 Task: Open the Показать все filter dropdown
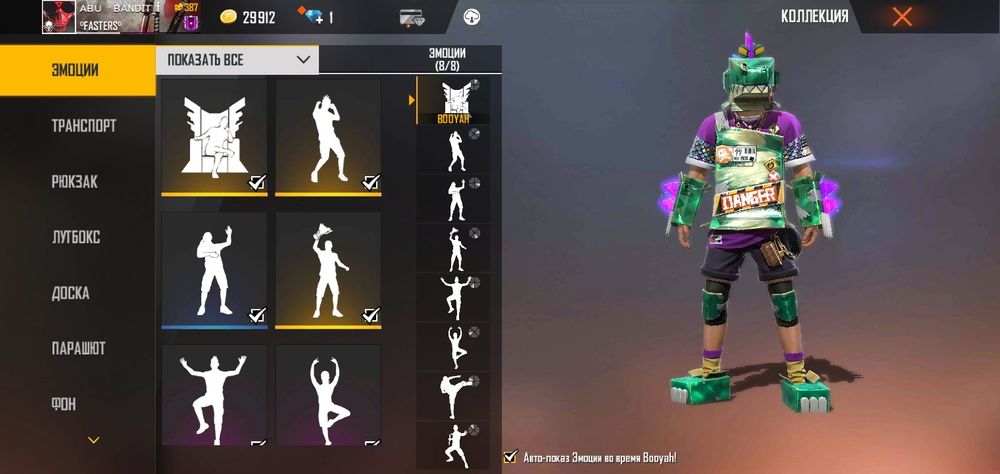tap(238, 60)
